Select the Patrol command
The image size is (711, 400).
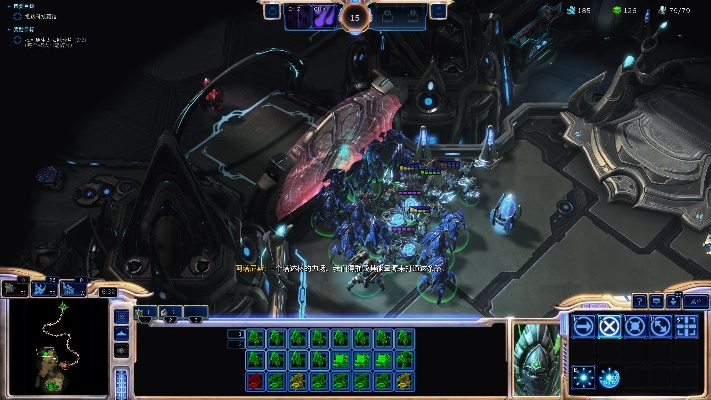[660, 325]
